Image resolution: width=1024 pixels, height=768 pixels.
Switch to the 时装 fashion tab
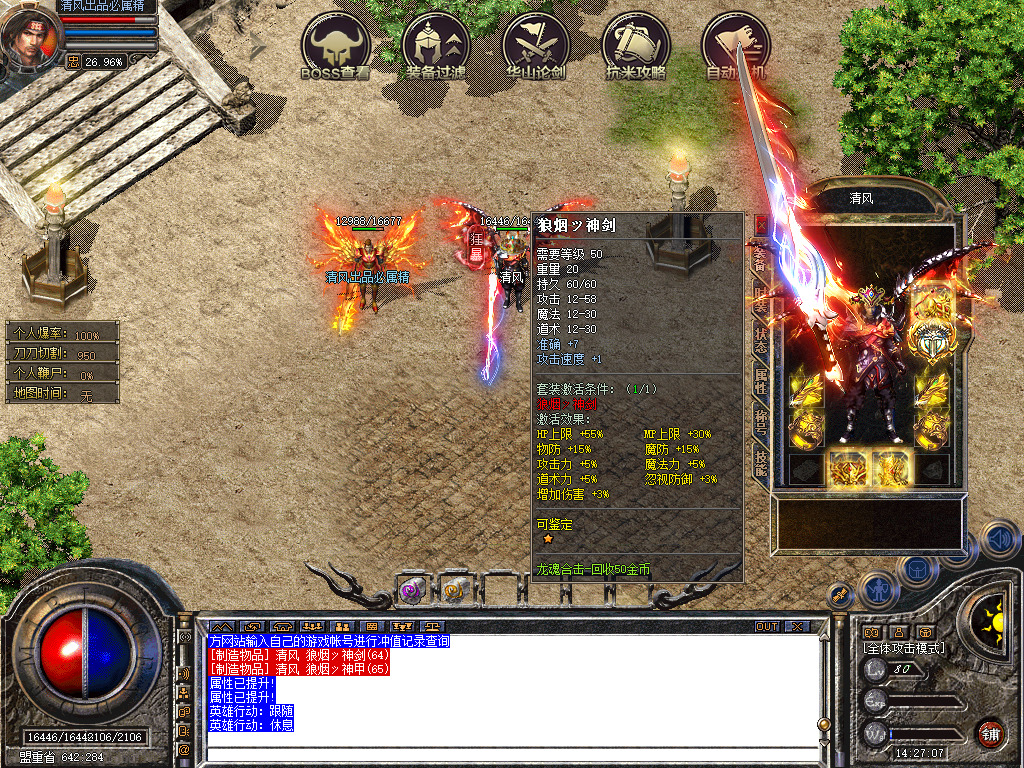760,298
